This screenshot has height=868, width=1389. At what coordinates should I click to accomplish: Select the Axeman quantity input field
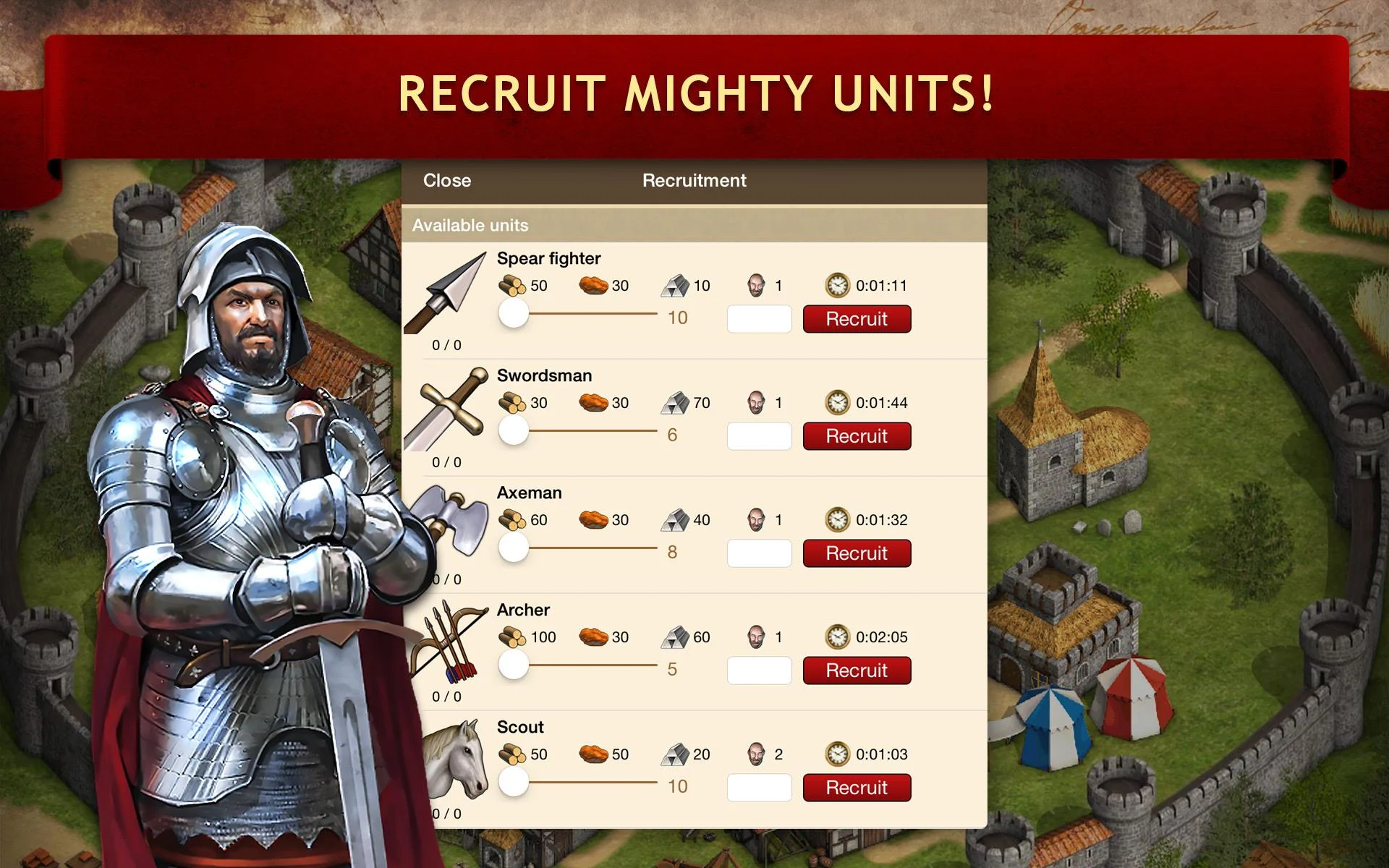point(759,553)
